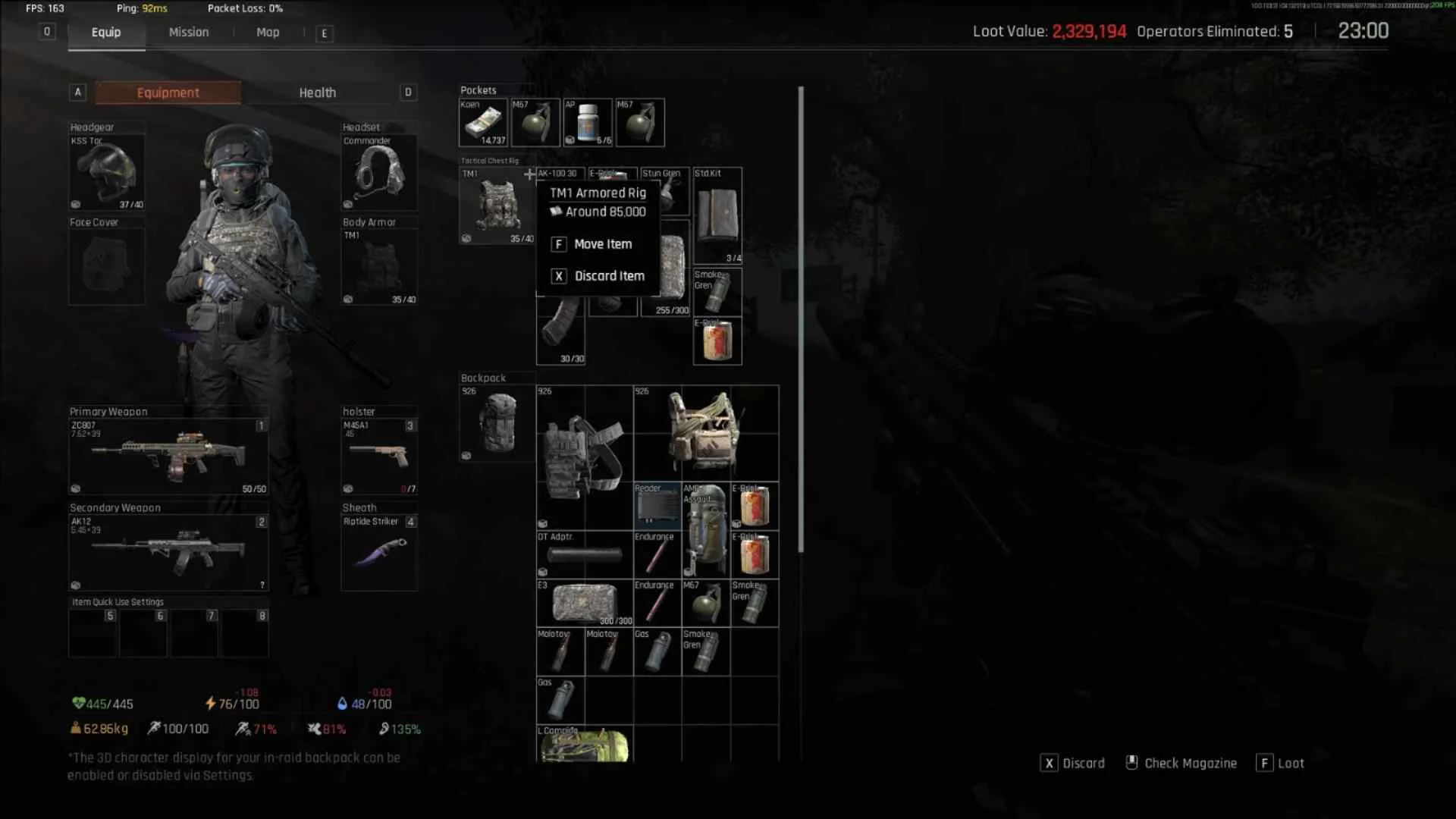This screenshot has width=1456, height=819.
Task: Select the AP pills icon in Pockets
Action: coord(588,122)
